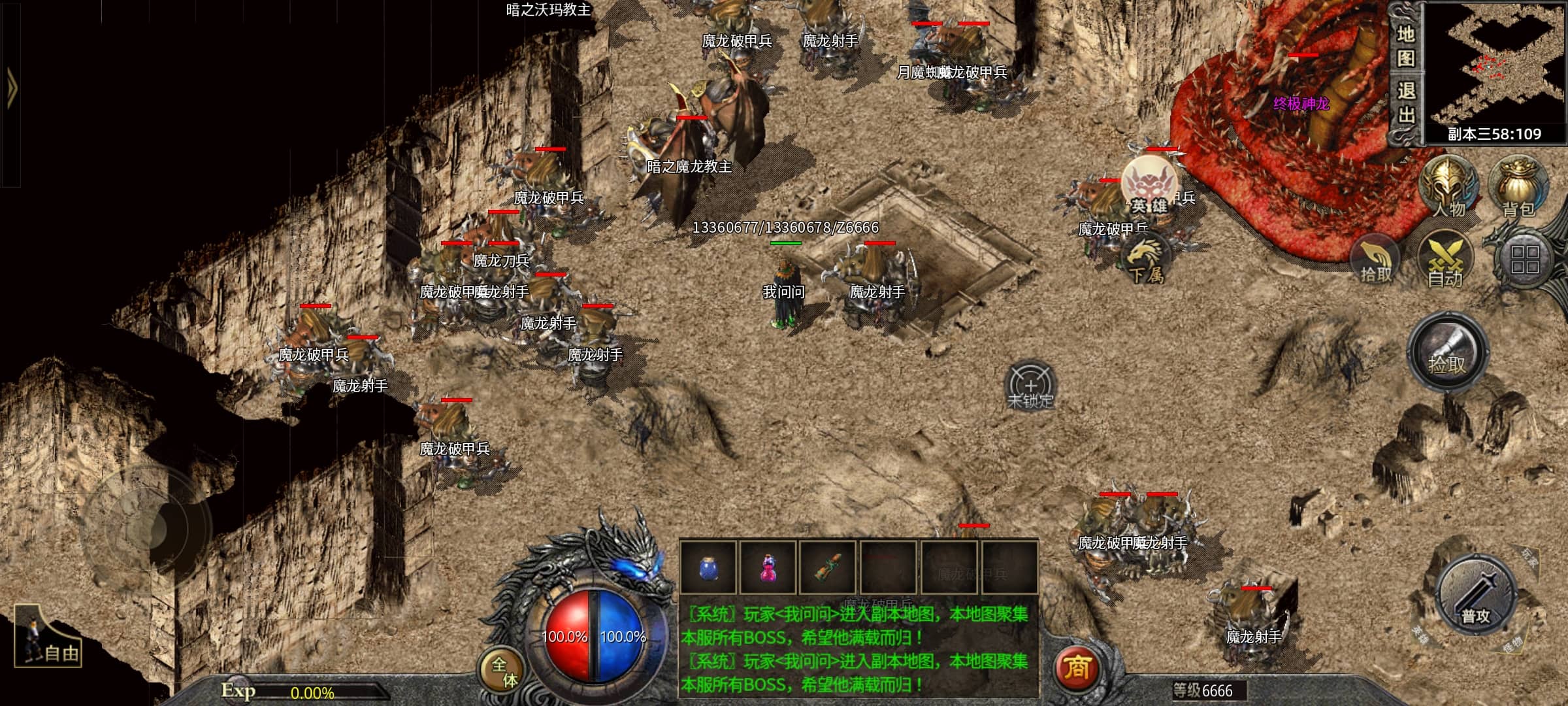Tap the 未锁定 target lock
This screenshot has height=706, width=1568.
tap(1030, 386)
